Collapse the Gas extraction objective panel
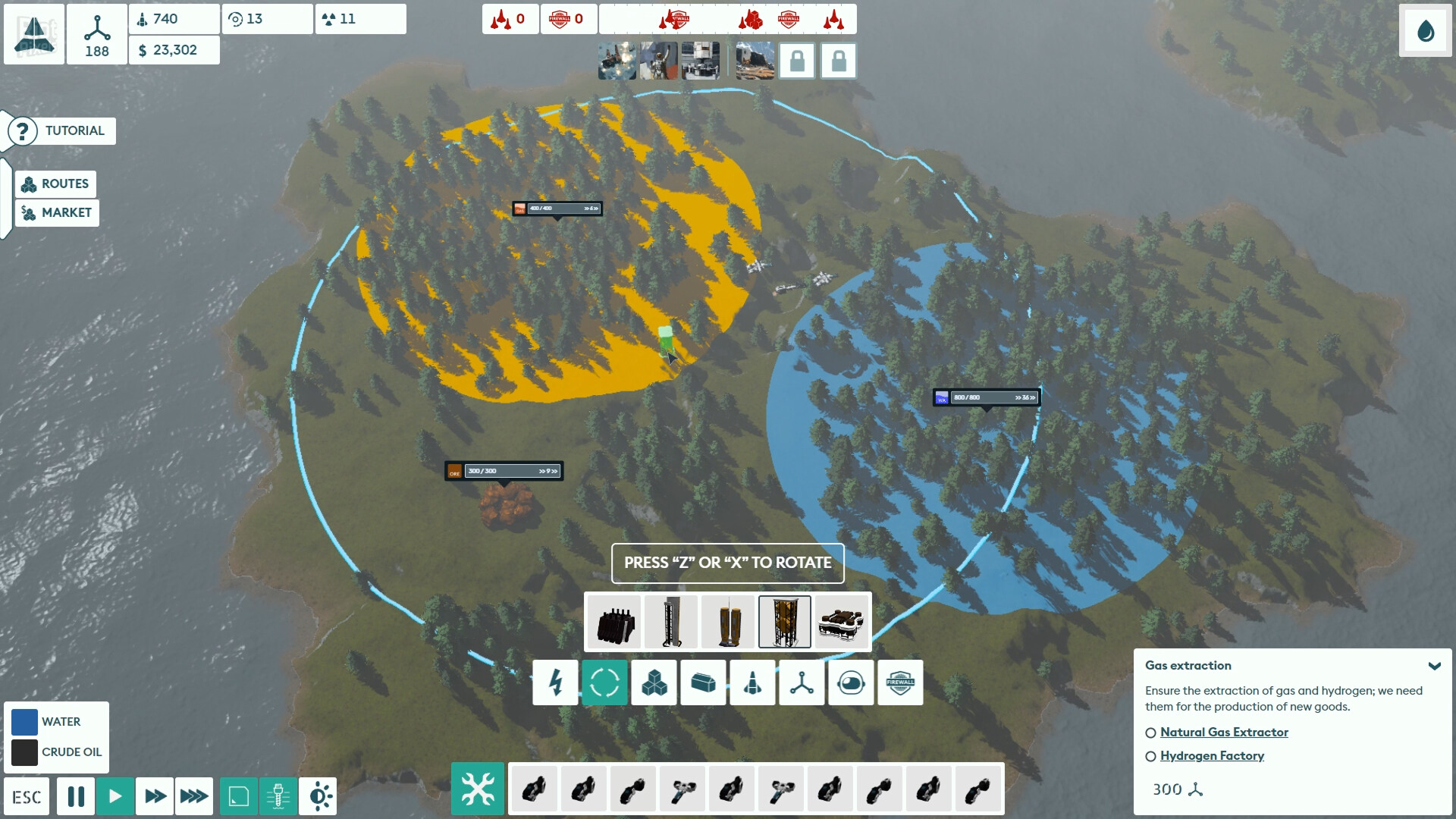1456x819 pixels. pyautogui.click(x=1434, y=666)
